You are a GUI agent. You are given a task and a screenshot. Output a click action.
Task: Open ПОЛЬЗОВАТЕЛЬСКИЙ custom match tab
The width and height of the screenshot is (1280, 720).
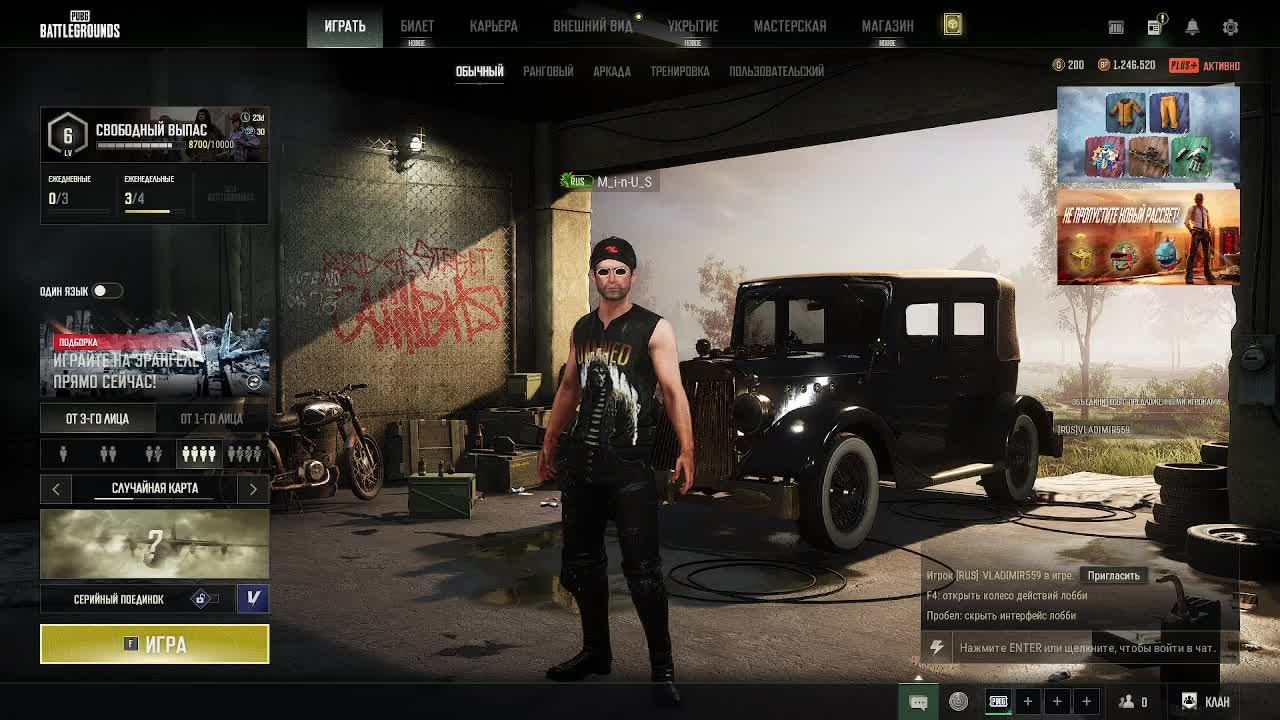(x=776, y=71)
